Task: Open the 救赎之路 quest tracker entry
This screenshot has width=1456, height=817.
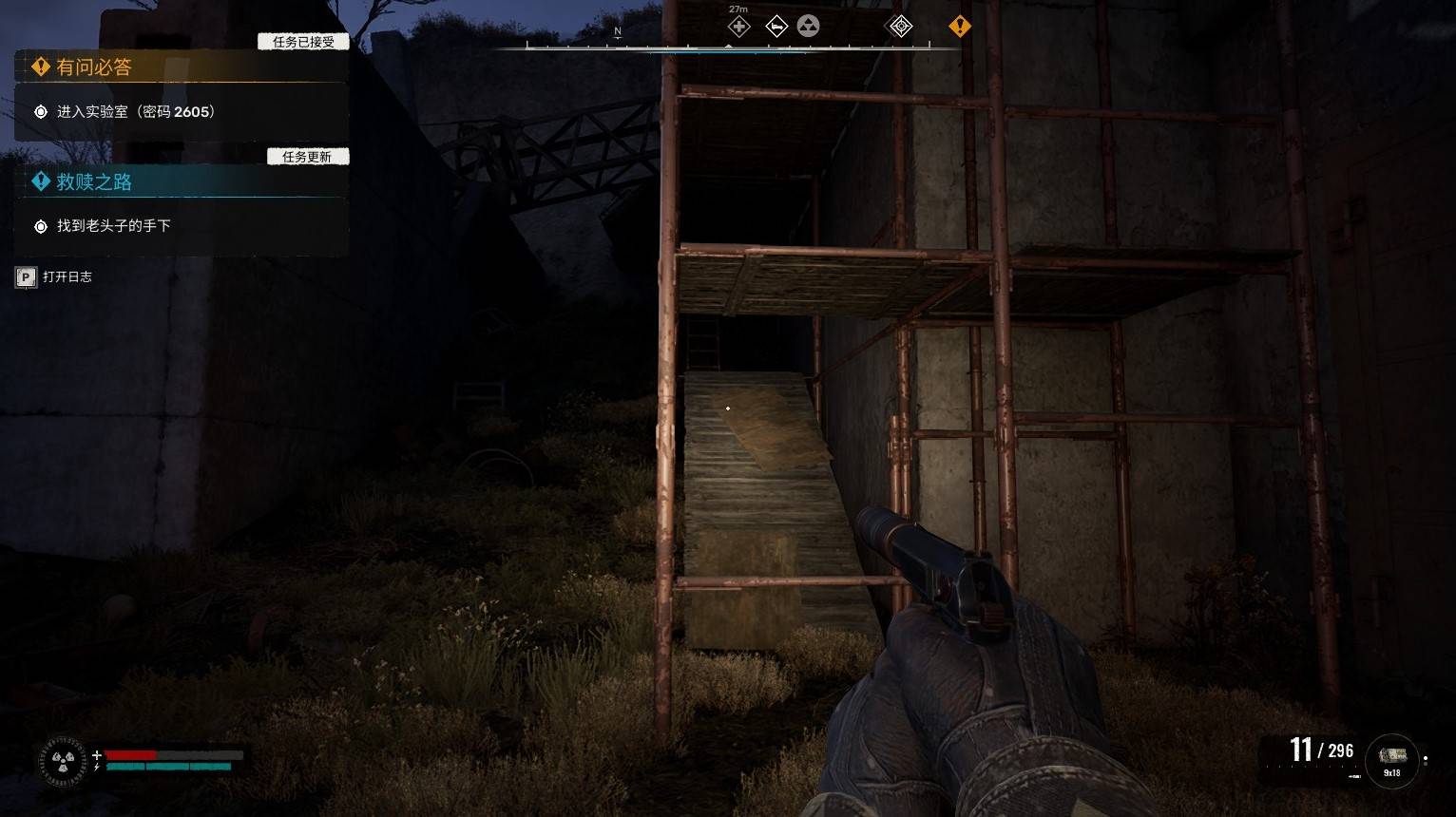Action: [x=93, y=182]
